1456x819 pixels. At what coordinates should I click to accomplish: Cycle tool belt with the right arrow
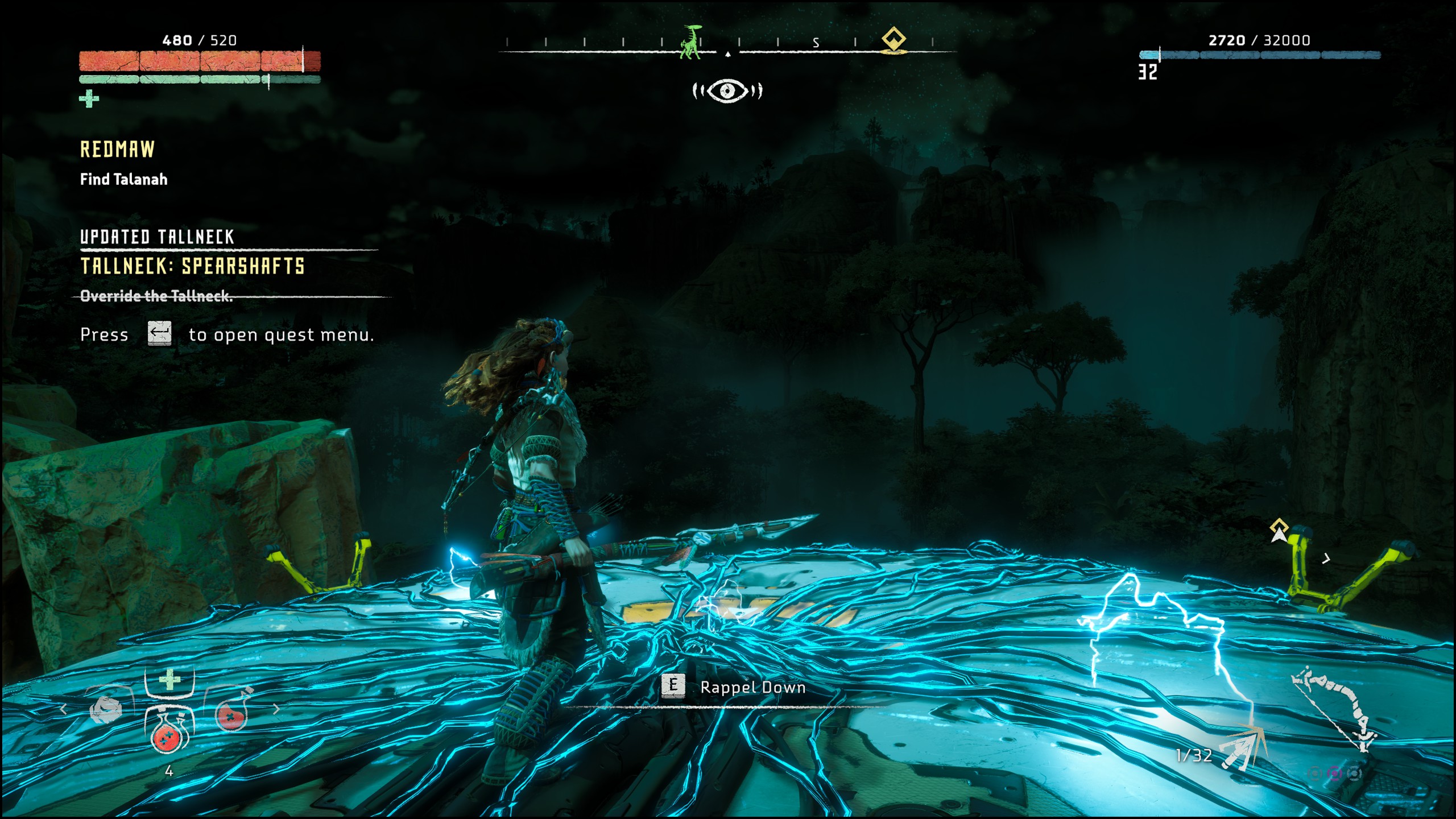tap(276, 709)
